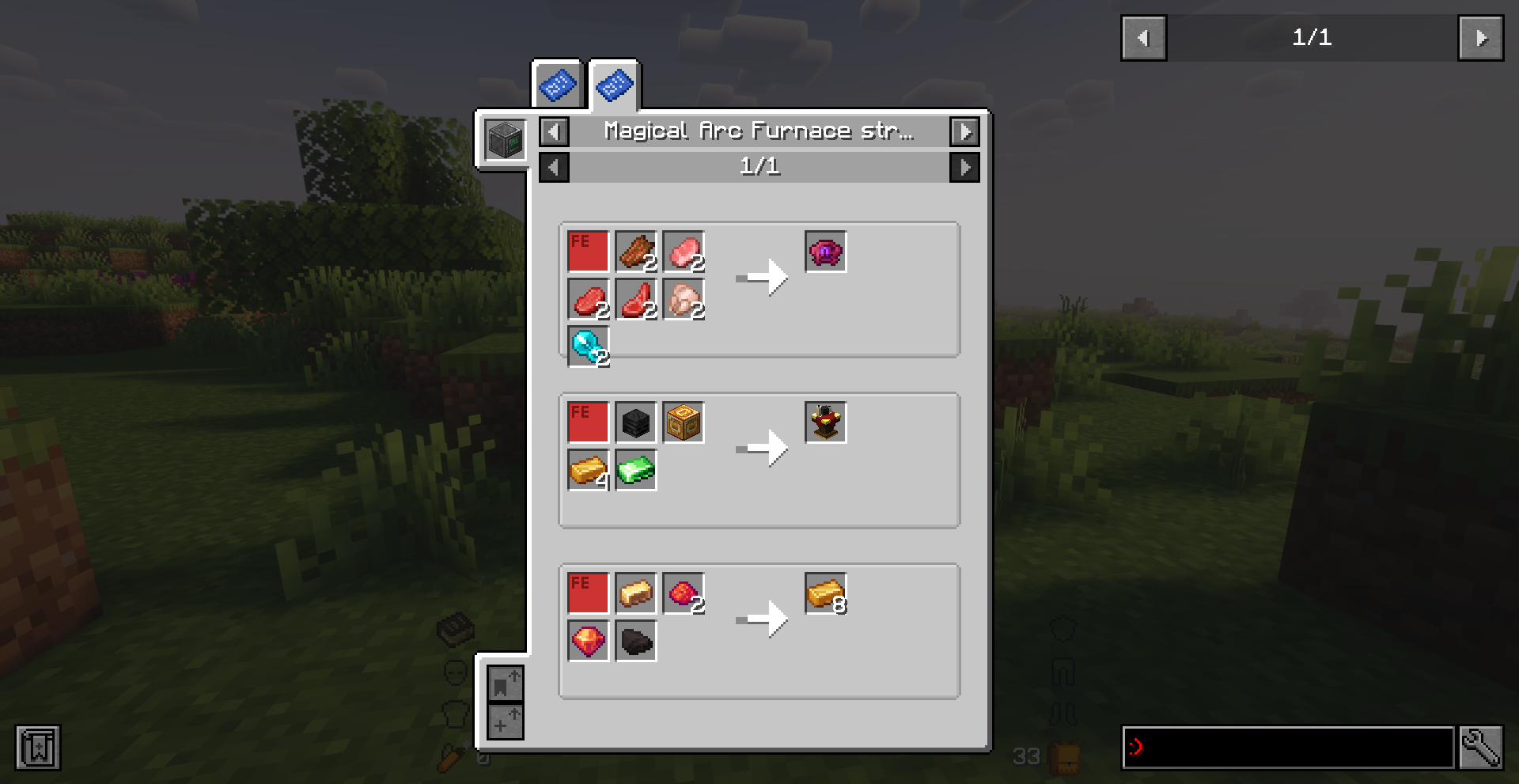Select the cyan gem ingredient slot
The width and height of the screenshot is (1519, 784).
[588, 347]
